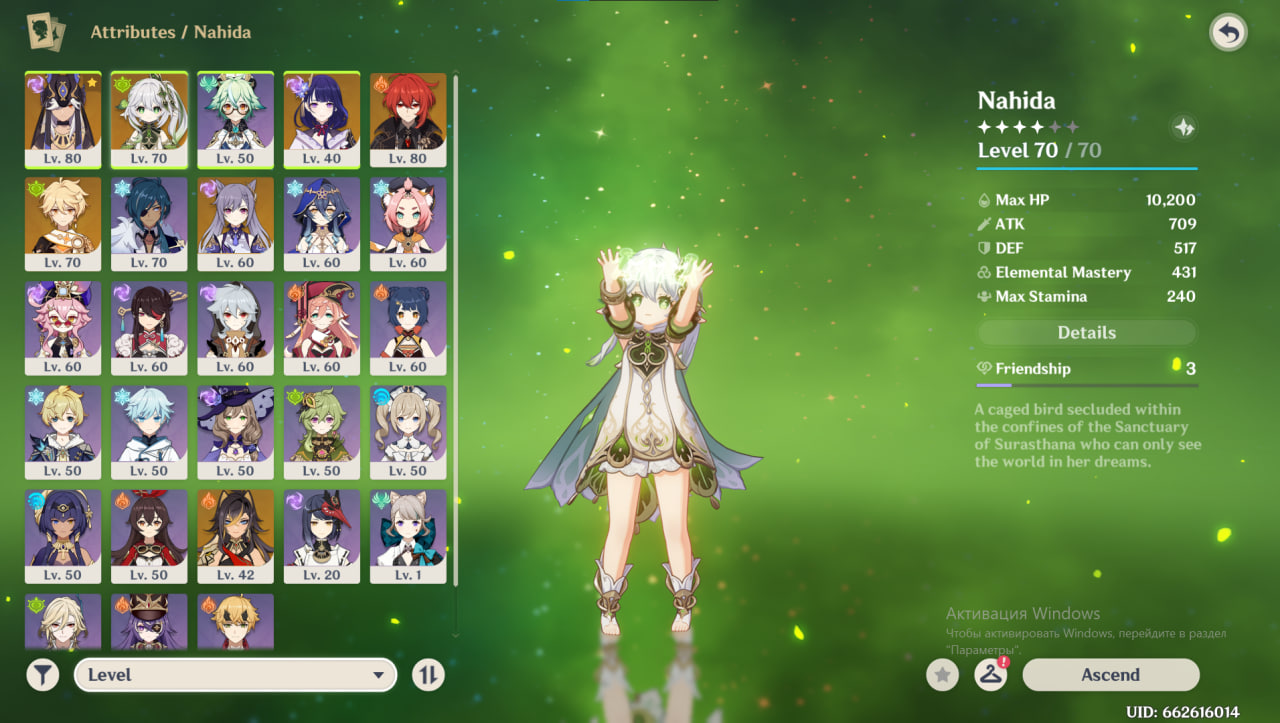Ascend Nahida with the Ascend button
Screen dimensions: 1280x723
click(x=1110, y=675)
